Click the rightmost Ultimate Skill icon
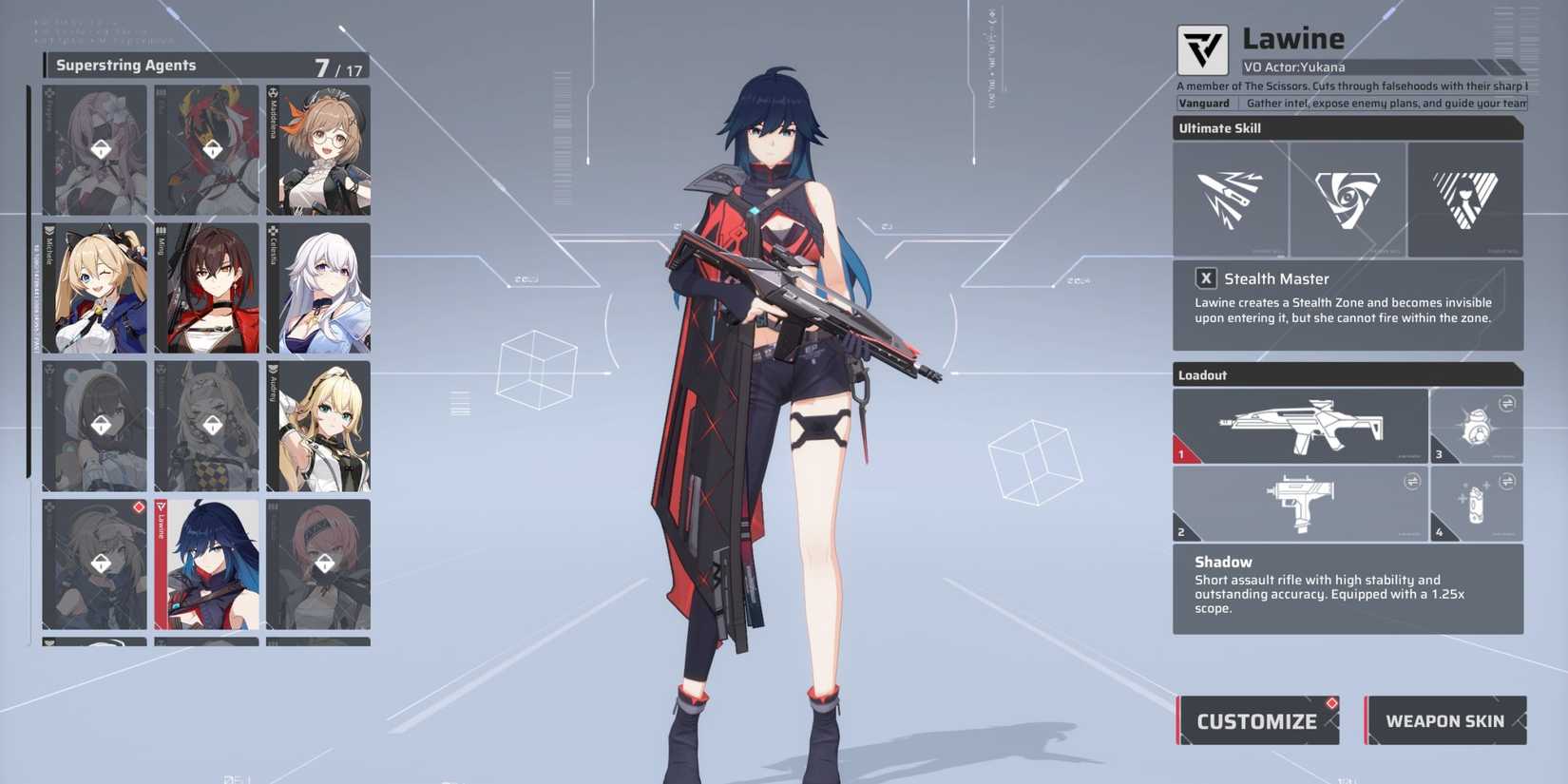This screenshot has width=1568, height=784. pyautogui.click(x=1466, y=199)
